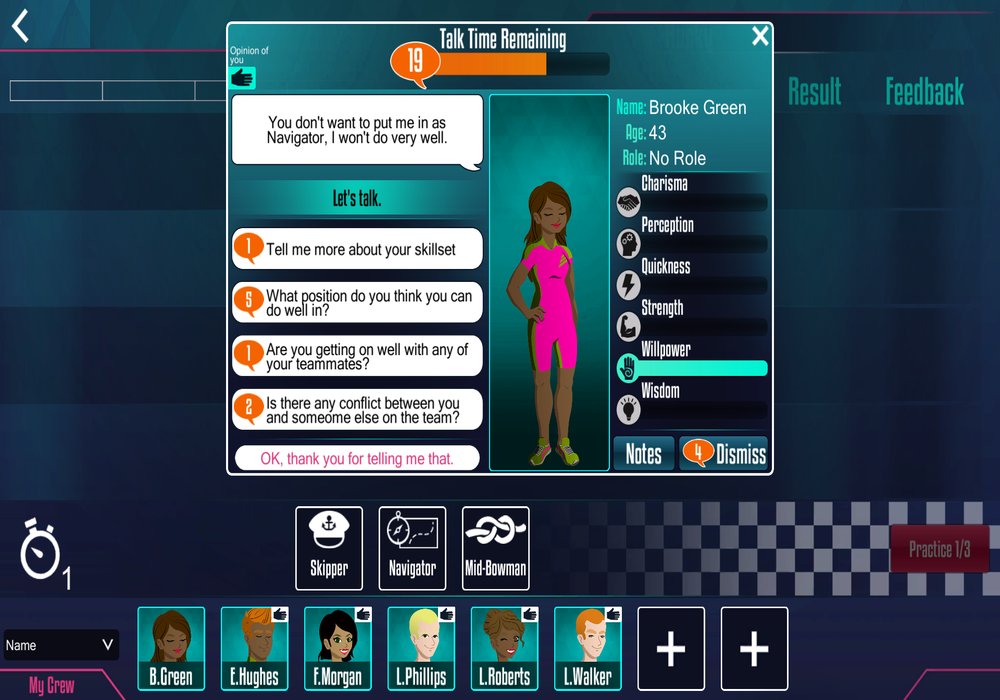The image size is (1000, 700).
Task: Choose crew member E.Hughes's portrait
Action: click(254, 648)
